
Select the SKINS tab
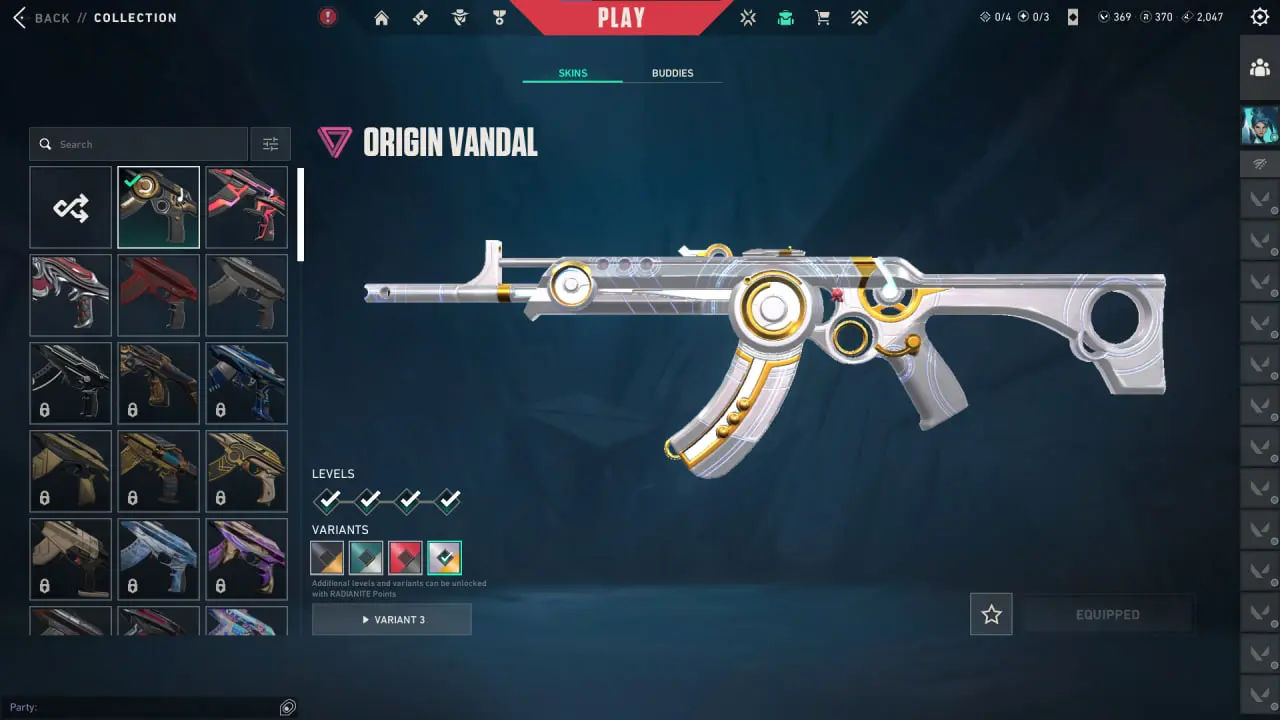(x=572, y=72)
